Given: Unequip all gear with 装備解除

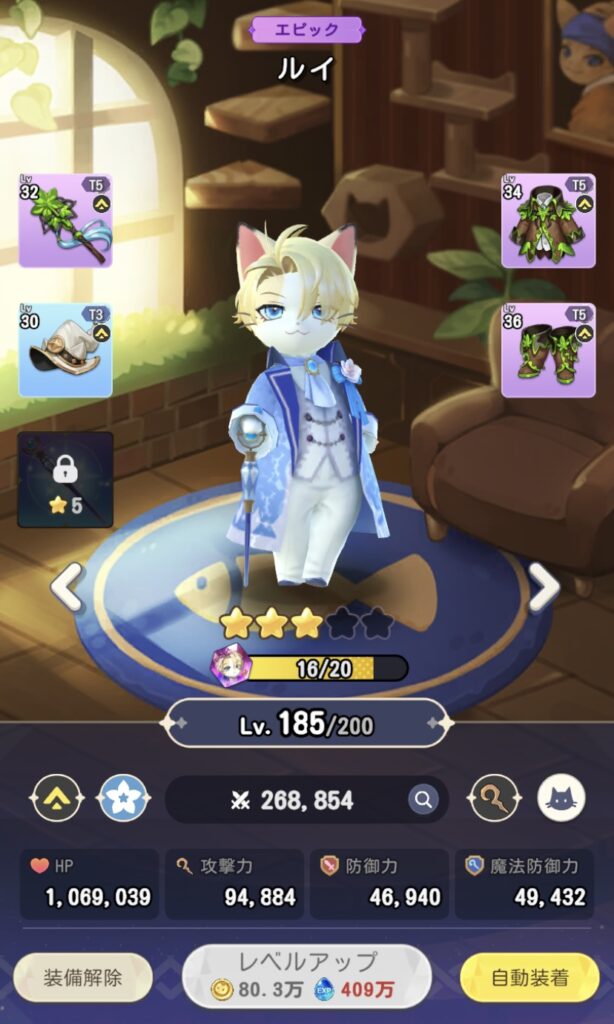Looking at the screenshot, I should click(83, 977).
